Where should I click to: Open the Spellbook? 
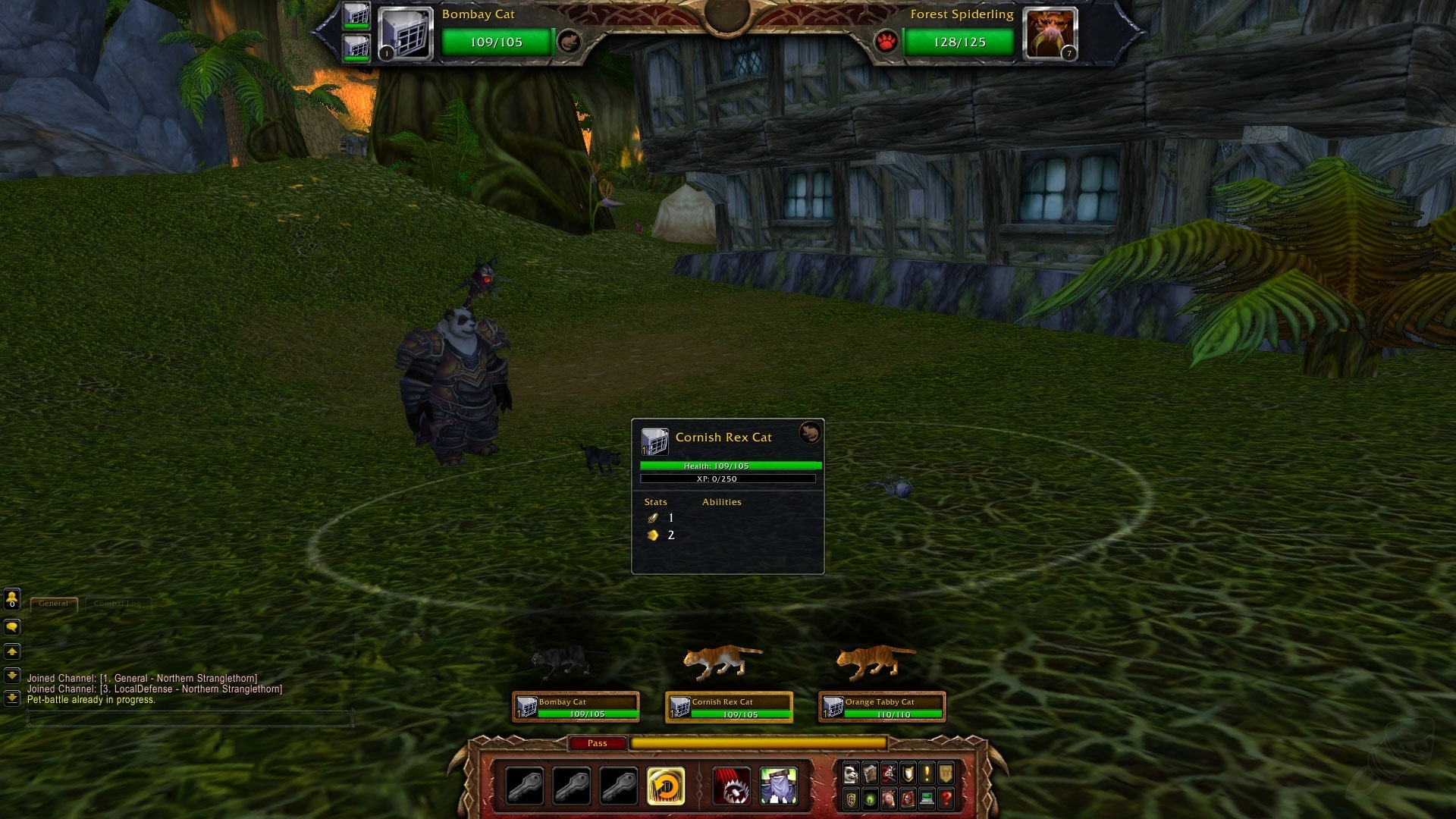(x=871, y=773)
